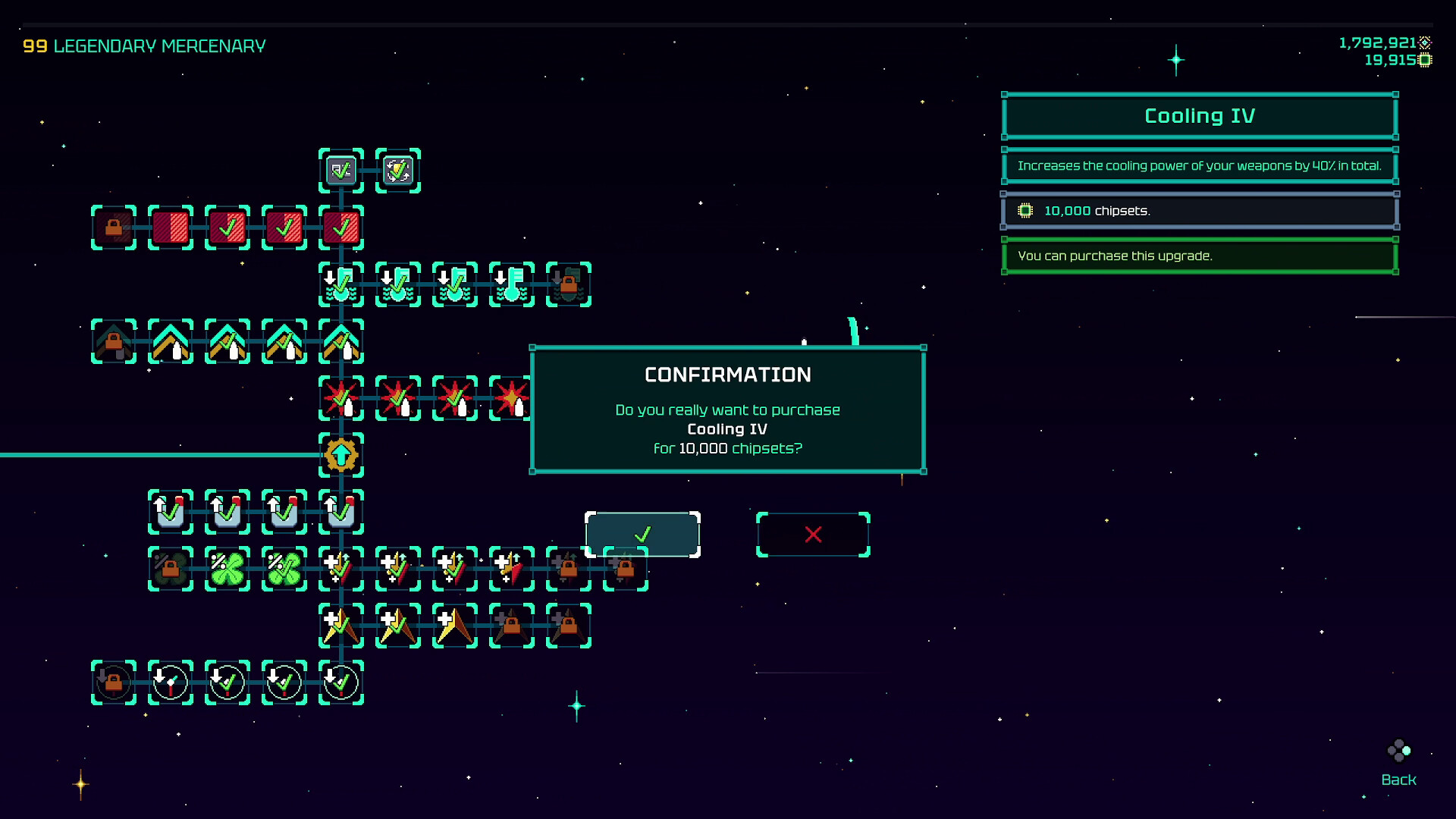Click the green 'You can purchase this upgrade' bar
Viewport: 1456px width, 819px height.
click(x=1200, y=256)
